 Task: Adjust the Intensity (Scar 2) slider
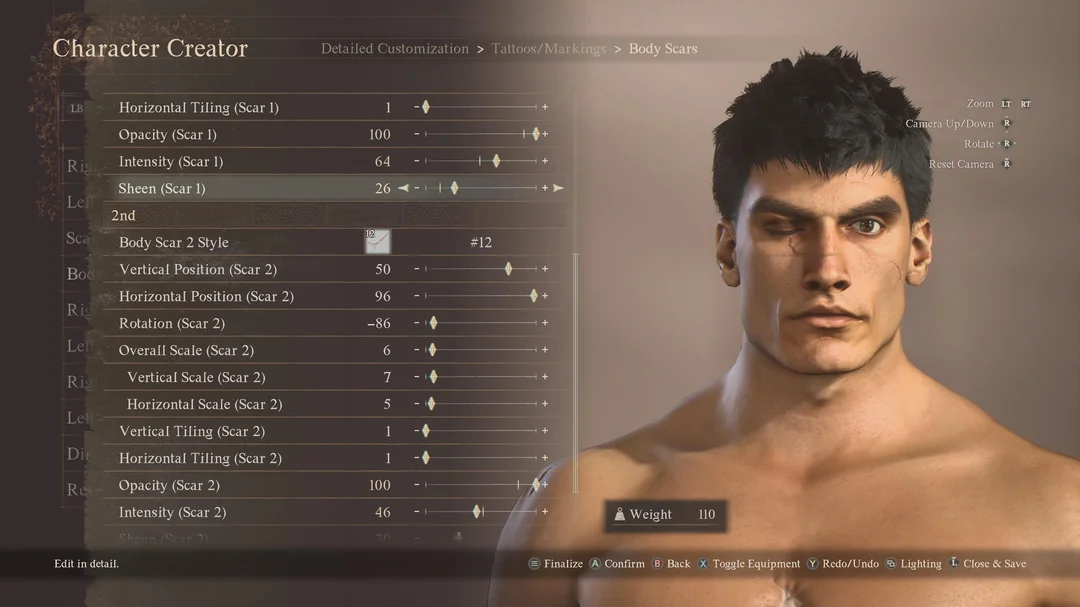(x=477, y=512)
